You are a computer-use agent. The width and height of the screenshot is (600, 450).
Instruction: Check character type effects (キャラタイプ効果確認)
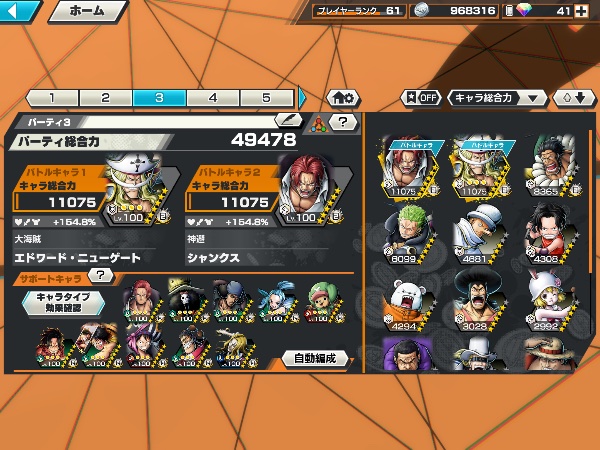point(64,302)
